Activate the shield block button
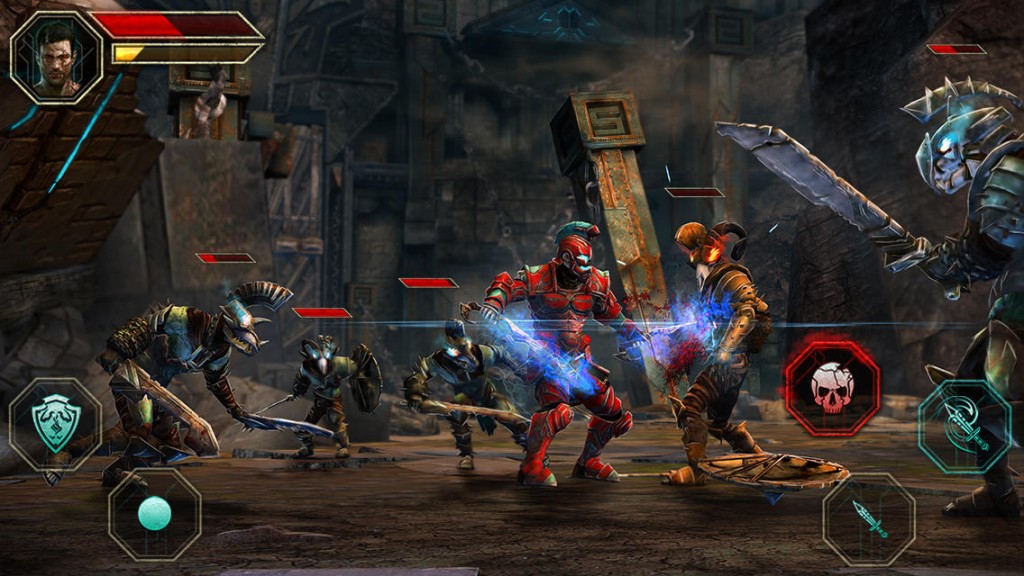This screenshot has width=1024, height=576. pyautogui.click(x=56, y=423)
